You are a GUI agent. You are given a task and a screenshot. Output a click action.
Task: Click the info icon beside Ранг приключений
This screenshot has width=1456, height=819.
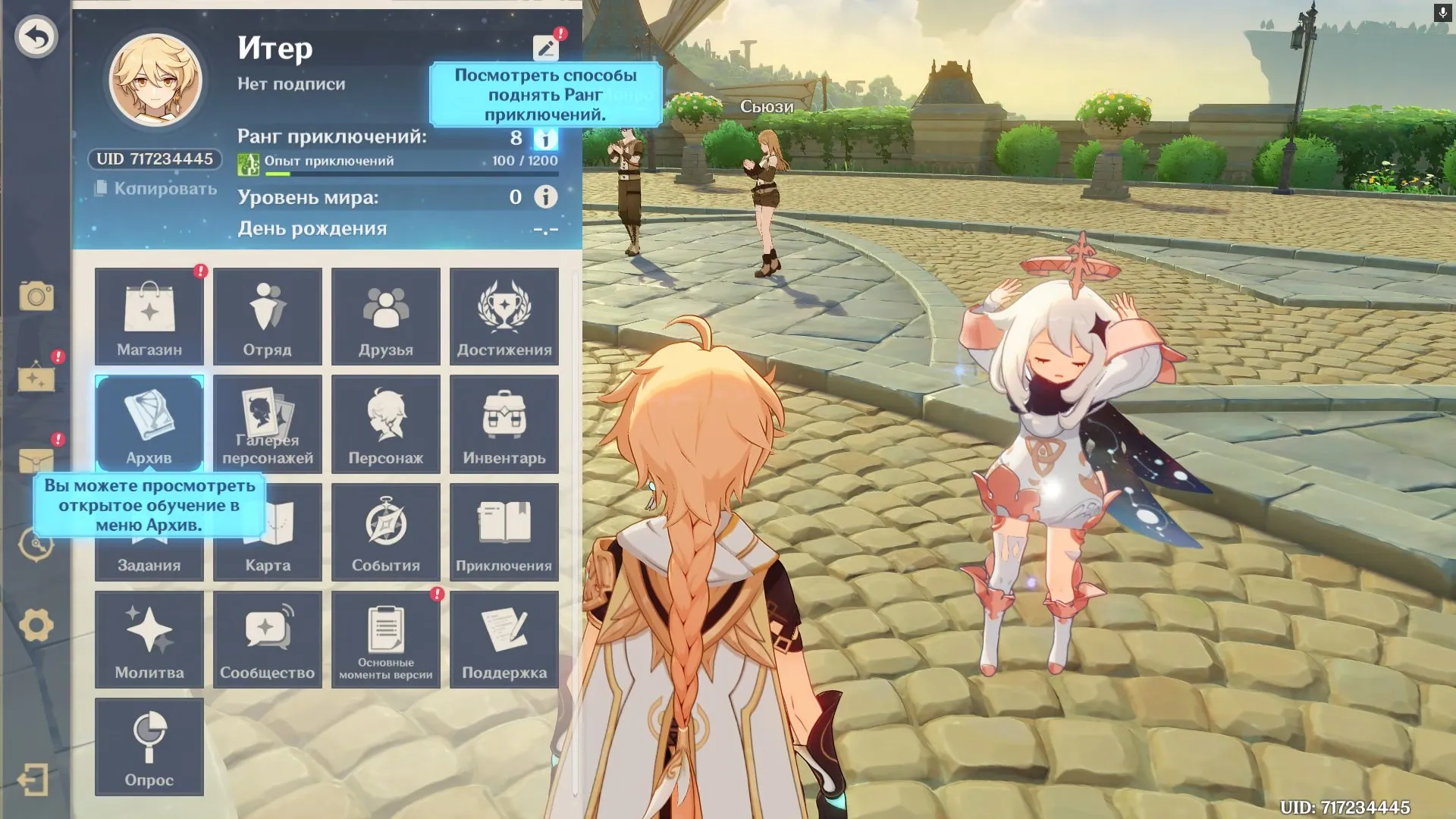548,139
